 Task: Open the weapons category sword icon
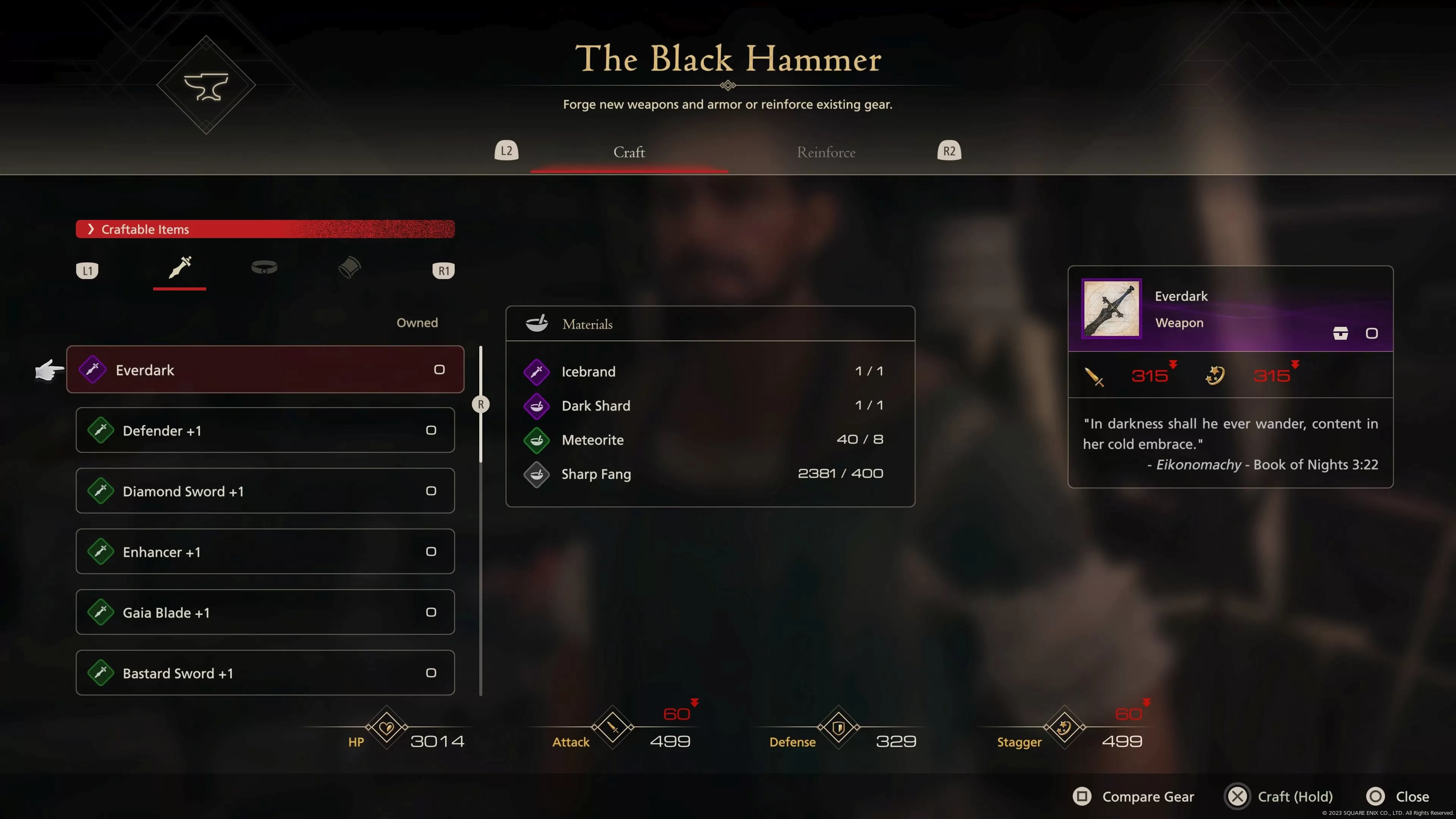(180, 268)
